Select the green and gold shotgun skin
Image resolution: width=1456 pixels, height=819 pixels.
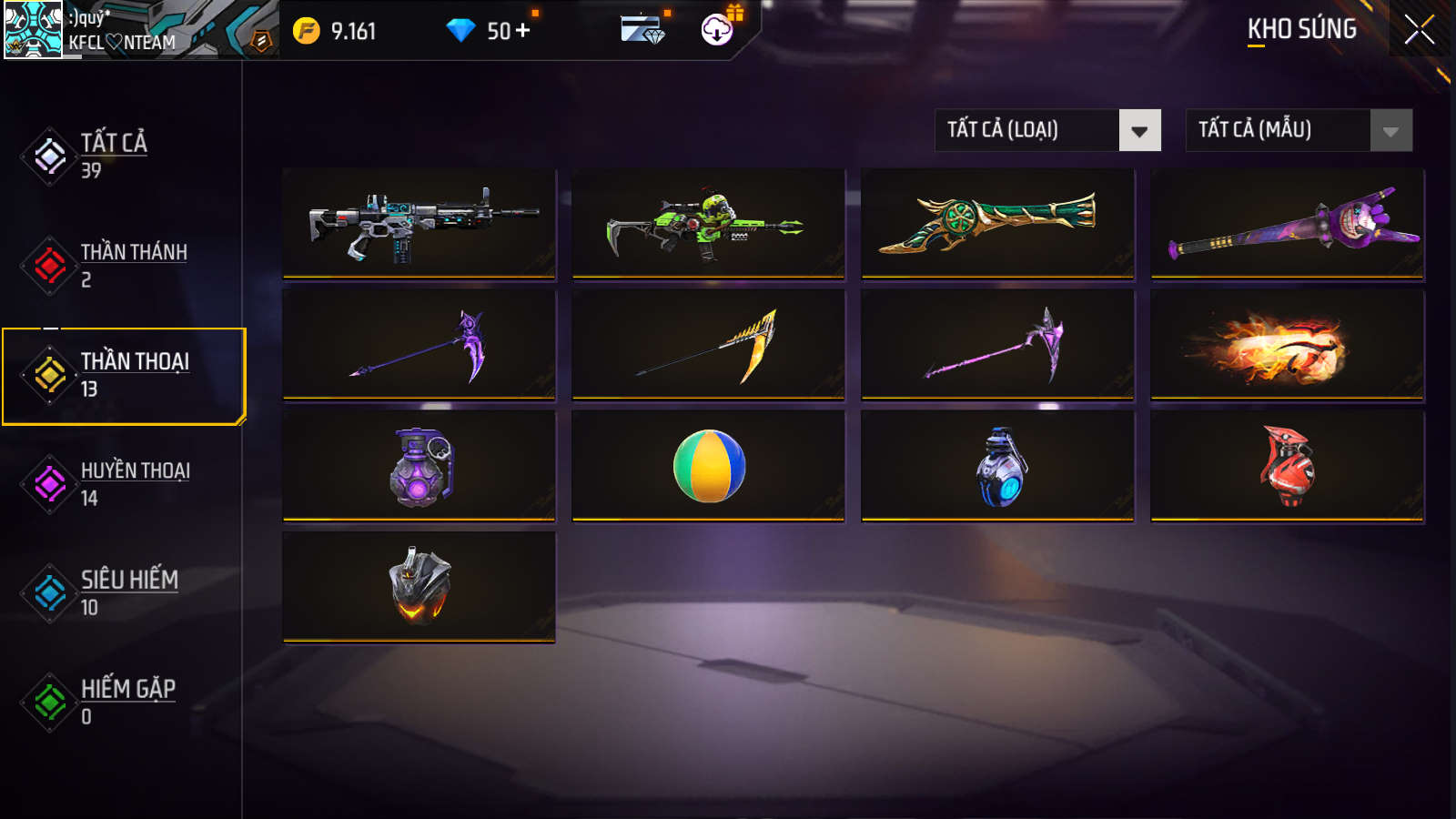[998, 223]
